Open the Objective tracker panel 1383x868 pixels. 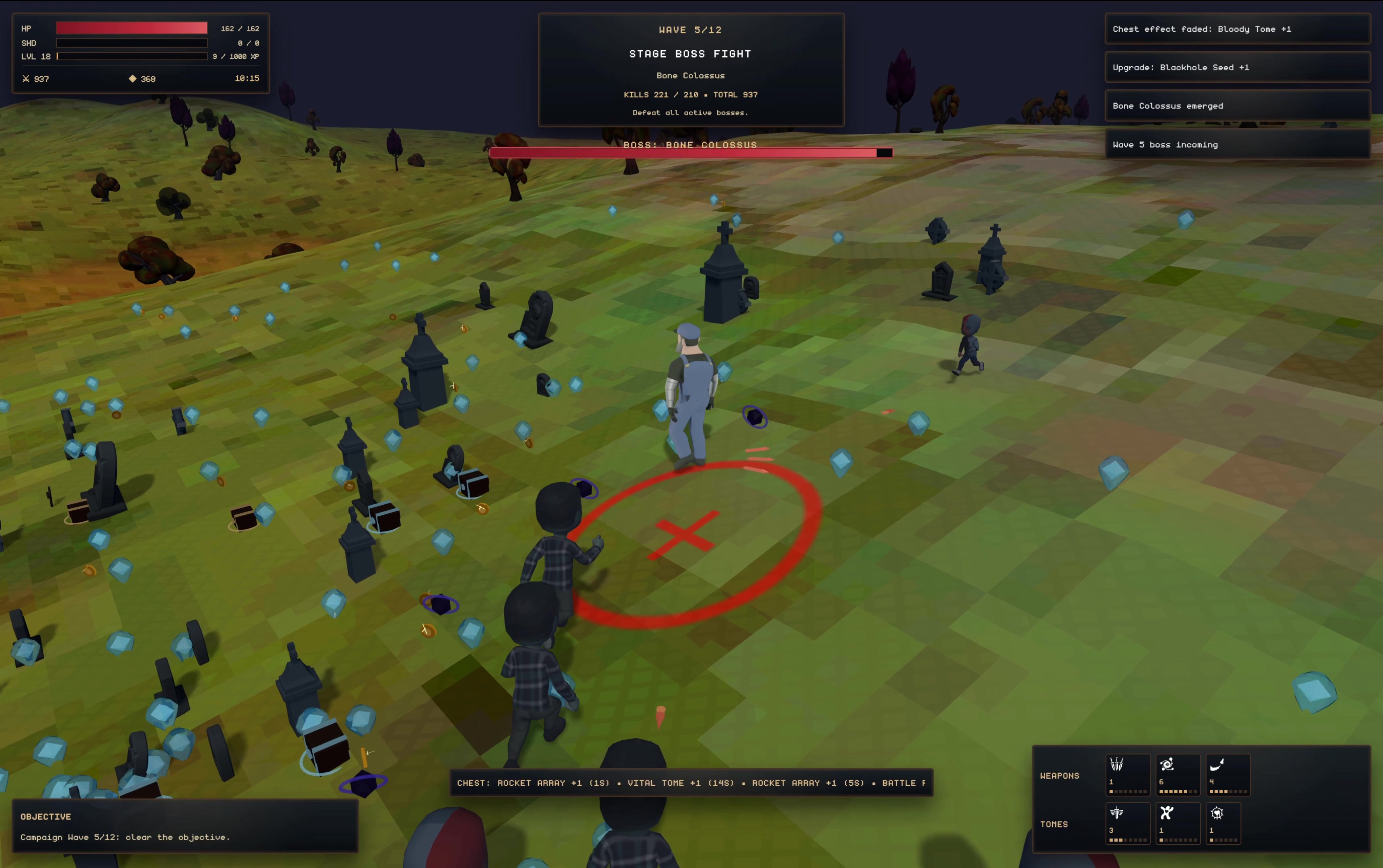tap(185, 826)
